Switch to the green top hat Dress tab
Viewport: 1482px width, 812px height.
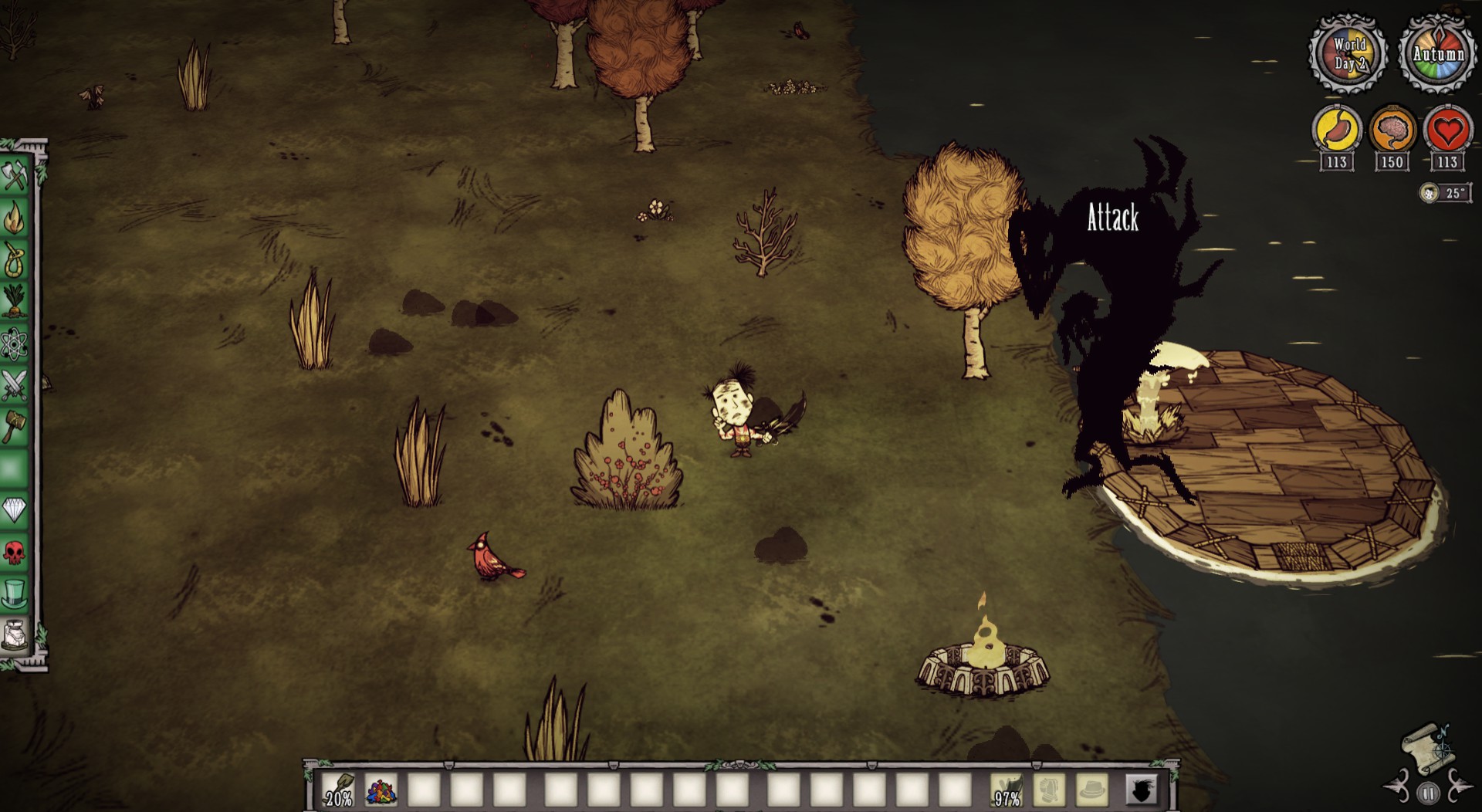[x=15, y=594]
